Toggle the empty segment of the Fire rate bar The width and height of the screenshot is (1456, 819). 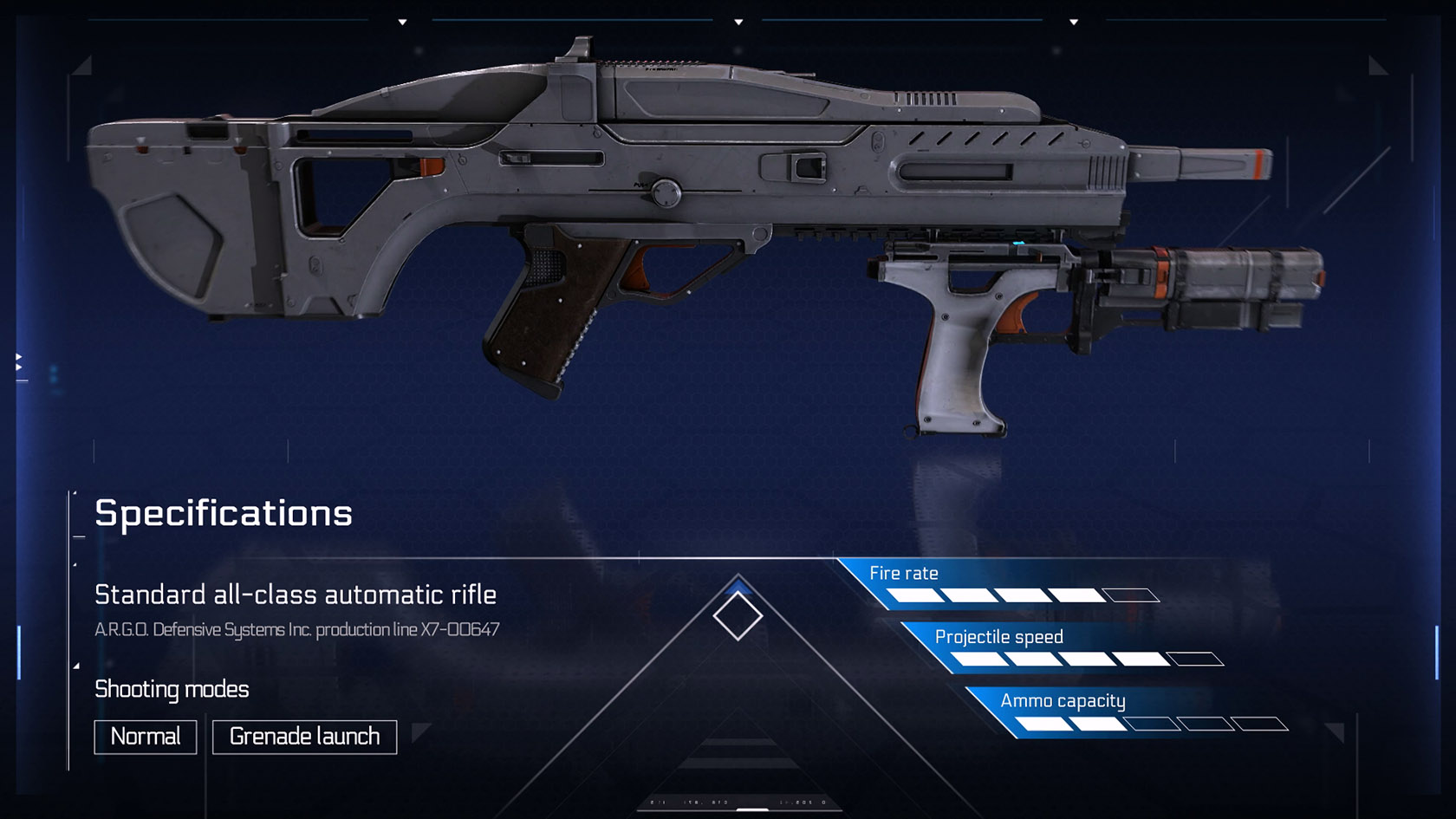point(1129,595)
